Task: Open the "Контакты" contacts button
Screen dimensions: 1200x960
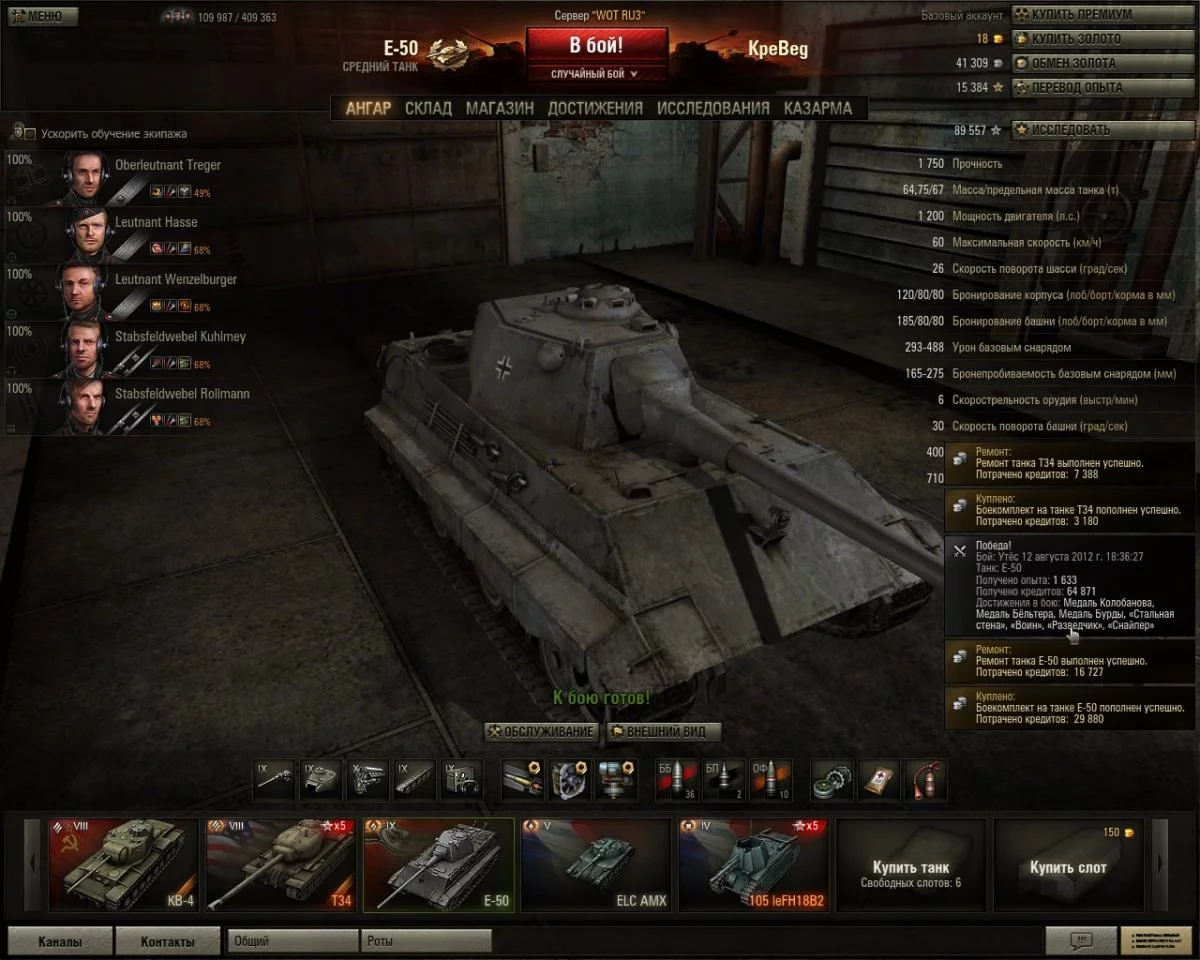Action: click(x=167, y=941)
